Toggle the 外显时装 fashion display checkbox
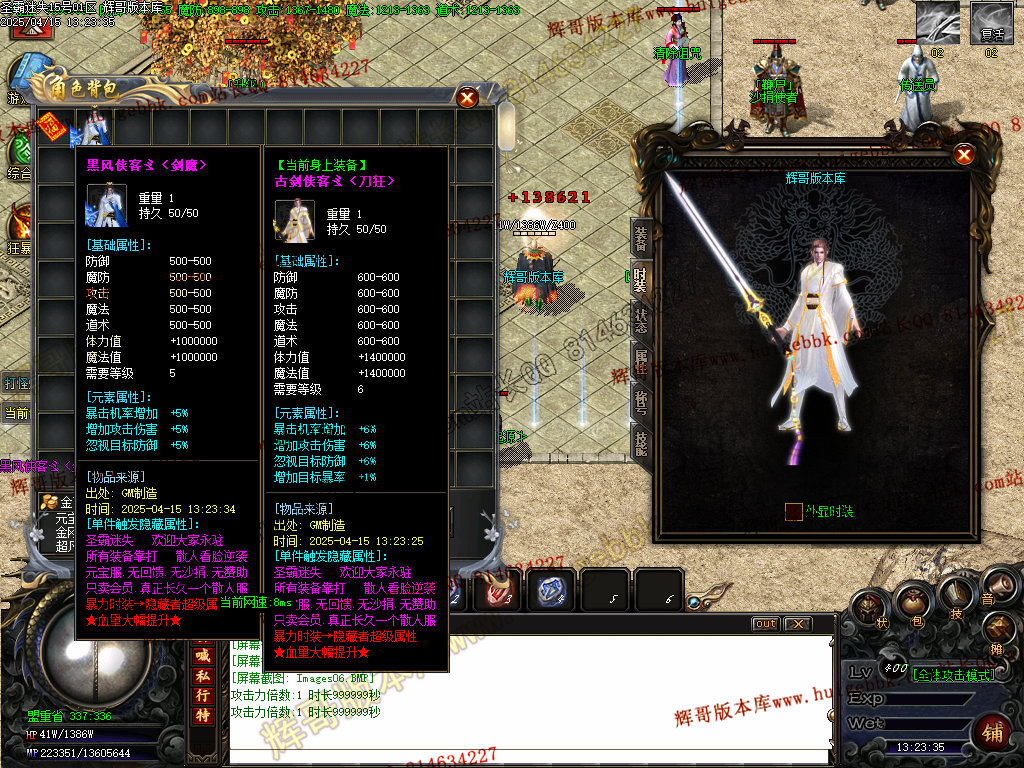The width and height of the screenshot is (1024, 768). pos(793,511)
